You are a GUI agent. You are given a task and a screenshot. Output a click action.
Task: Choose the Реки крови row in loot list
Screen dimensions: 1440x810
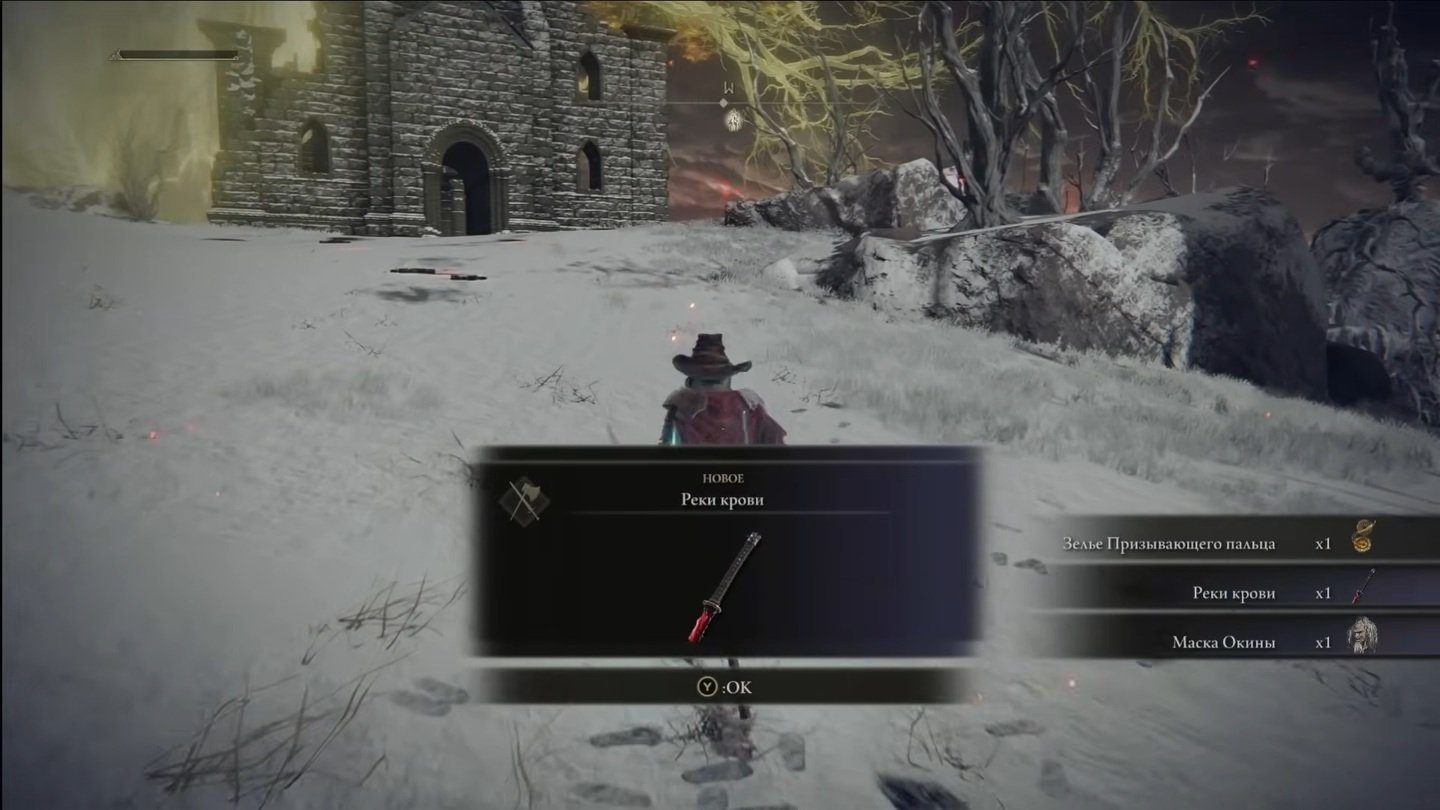click(x=1234, y=593)
